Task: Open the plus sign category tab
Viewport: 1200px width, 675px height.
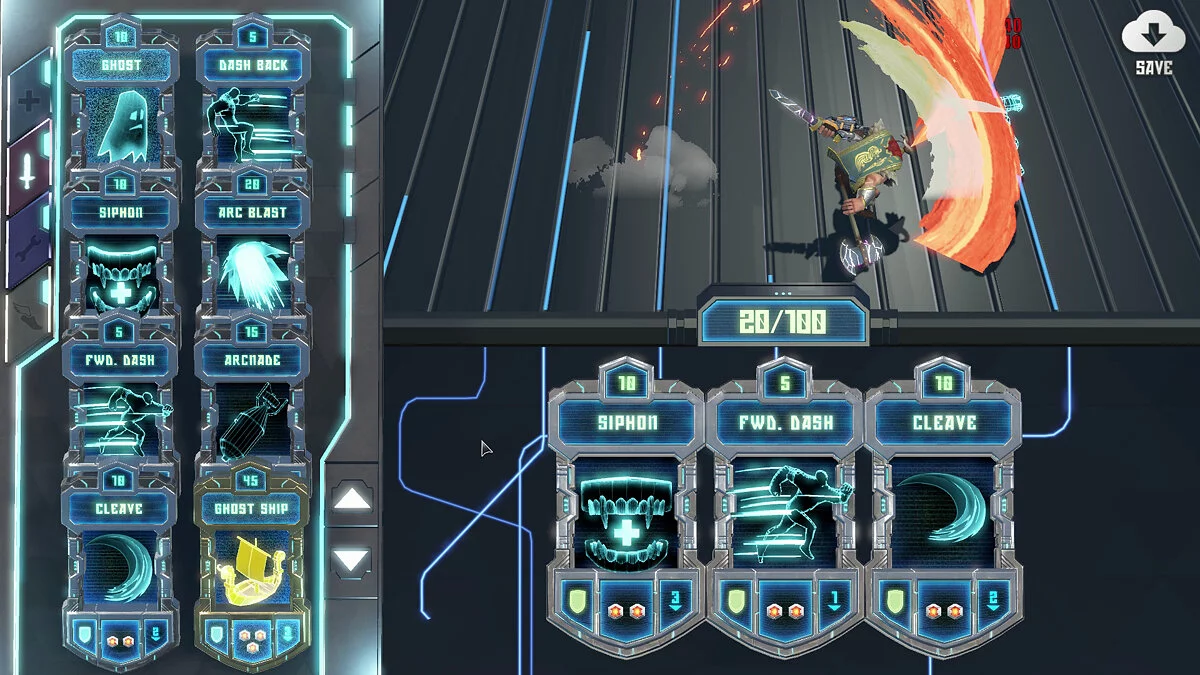Action: coord(26,100)
